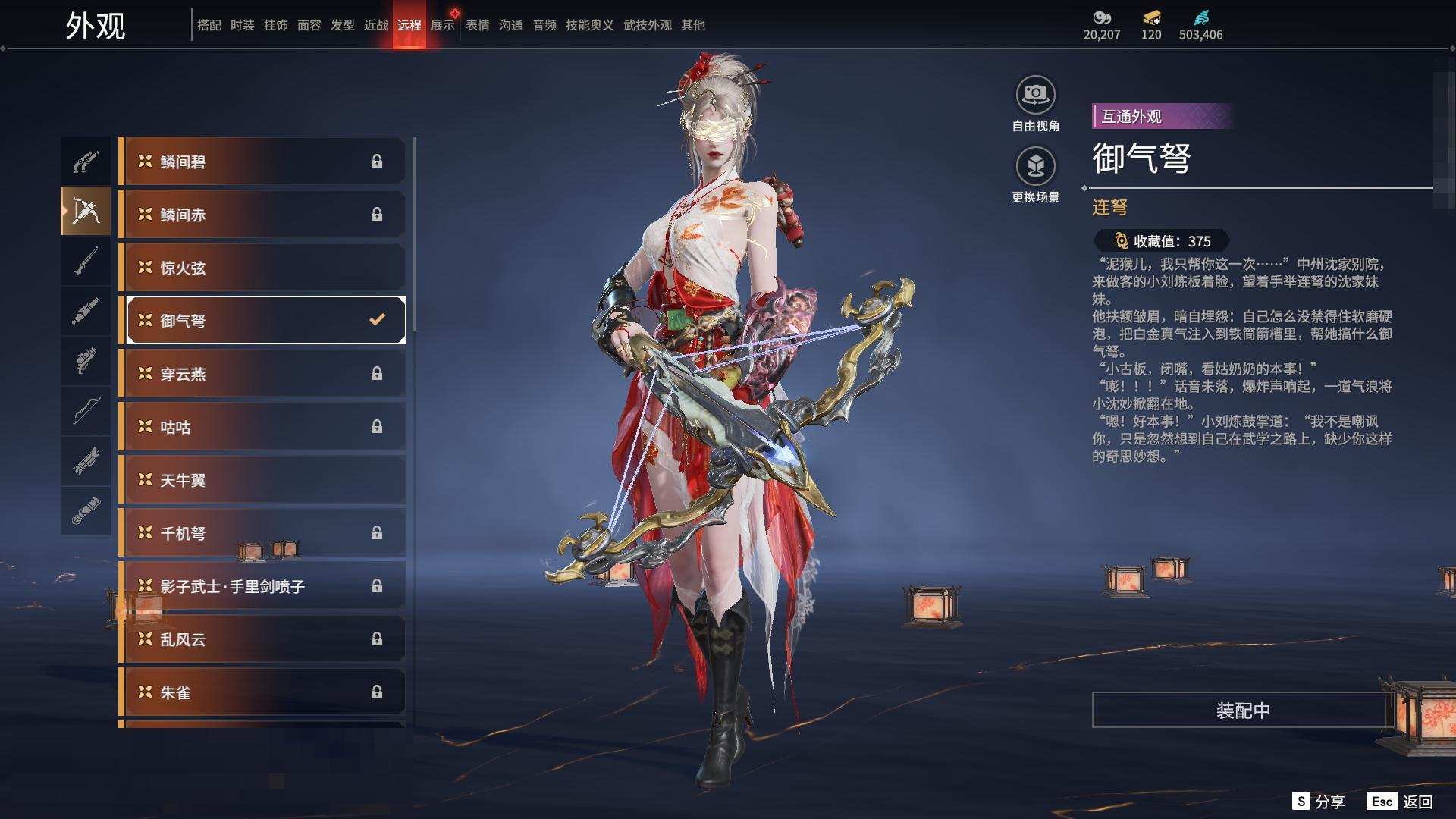Choose the 惊火弦 skin entry

(262, 268)
